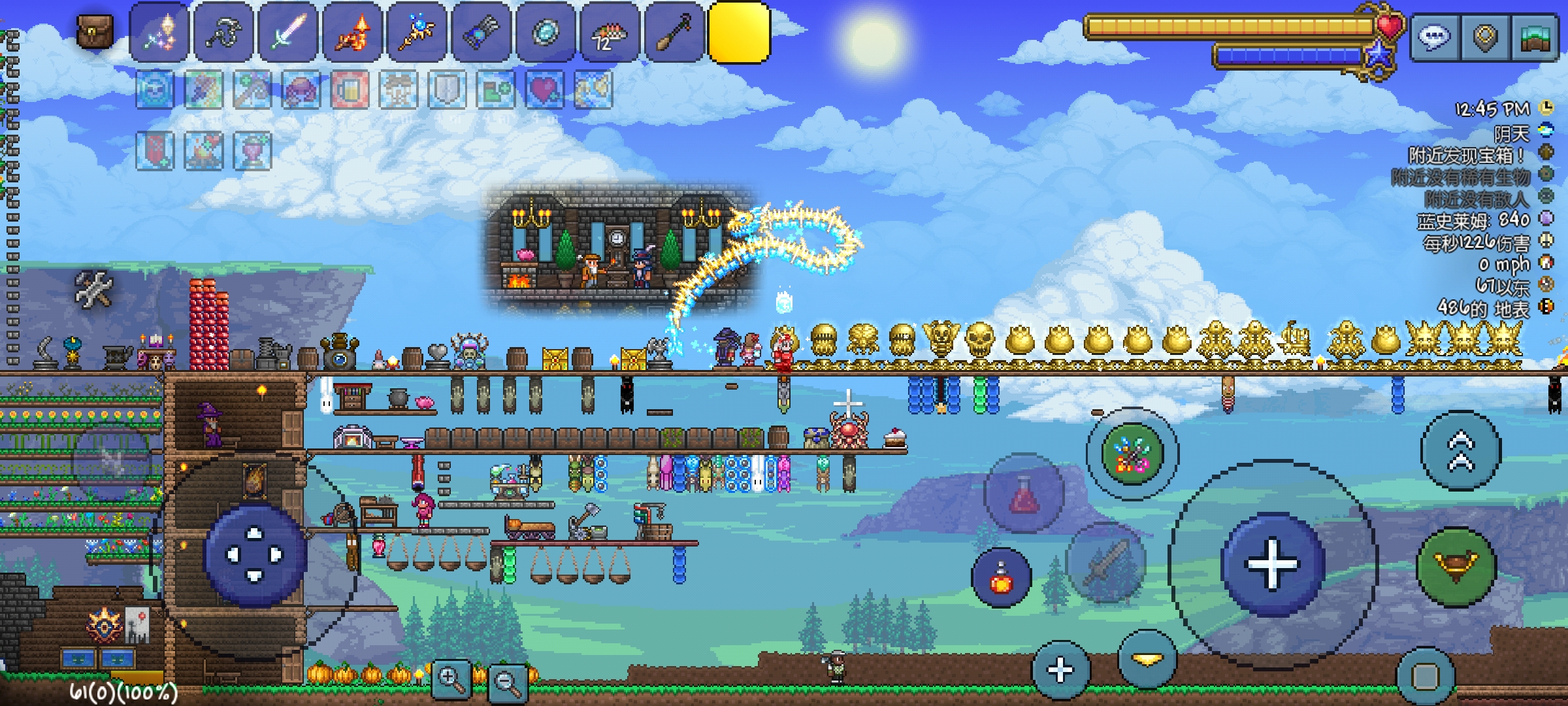Open the world housing landscape button
This screenshot has width=1568, height=706.
coord(1535,38)
